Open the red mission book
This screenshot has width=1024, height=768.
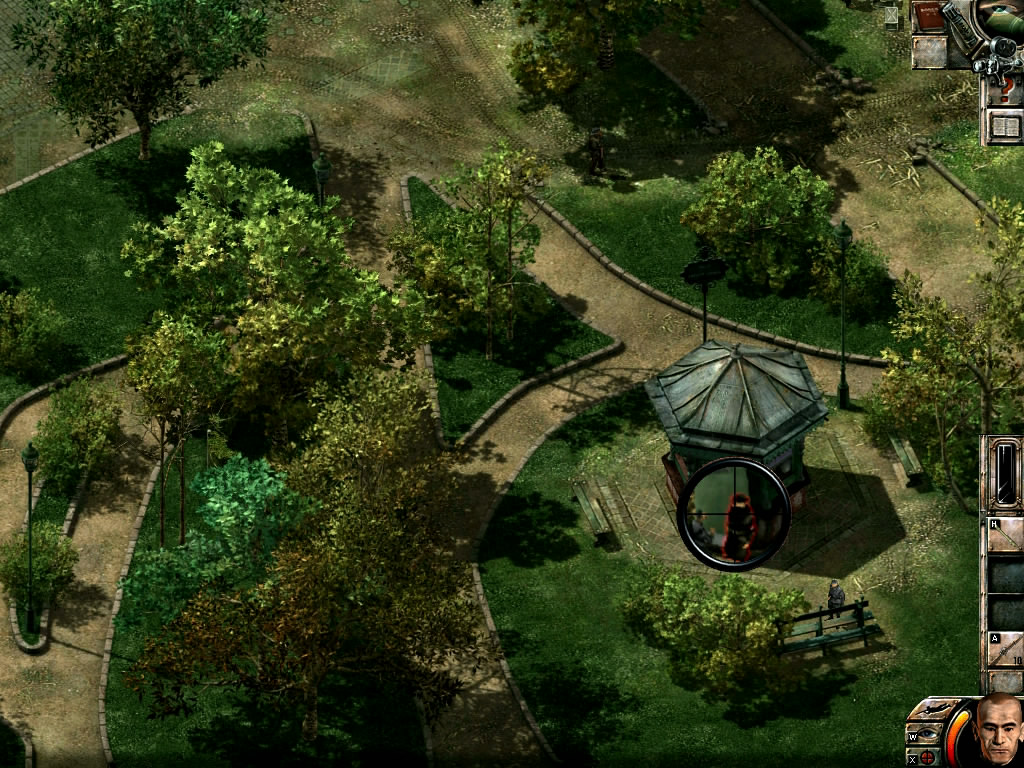coord(928,18)
